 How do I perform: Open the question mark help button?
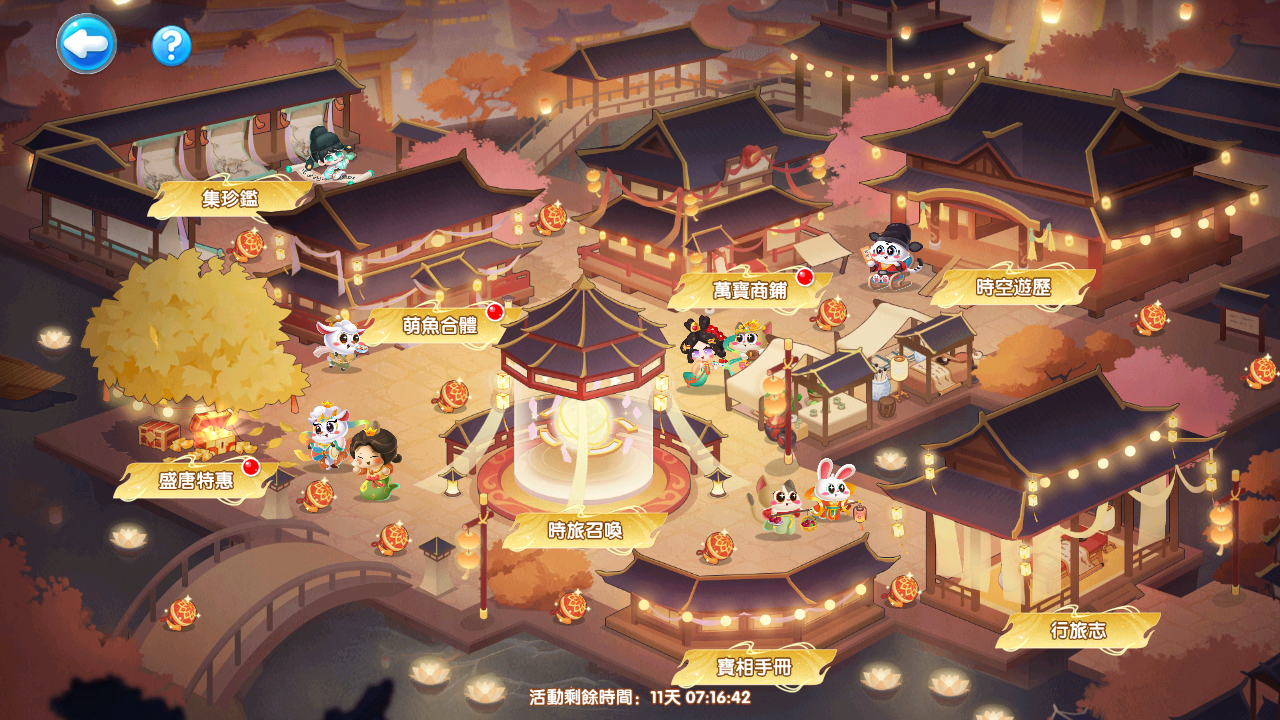pyautogui.click(x=171, y=46)
